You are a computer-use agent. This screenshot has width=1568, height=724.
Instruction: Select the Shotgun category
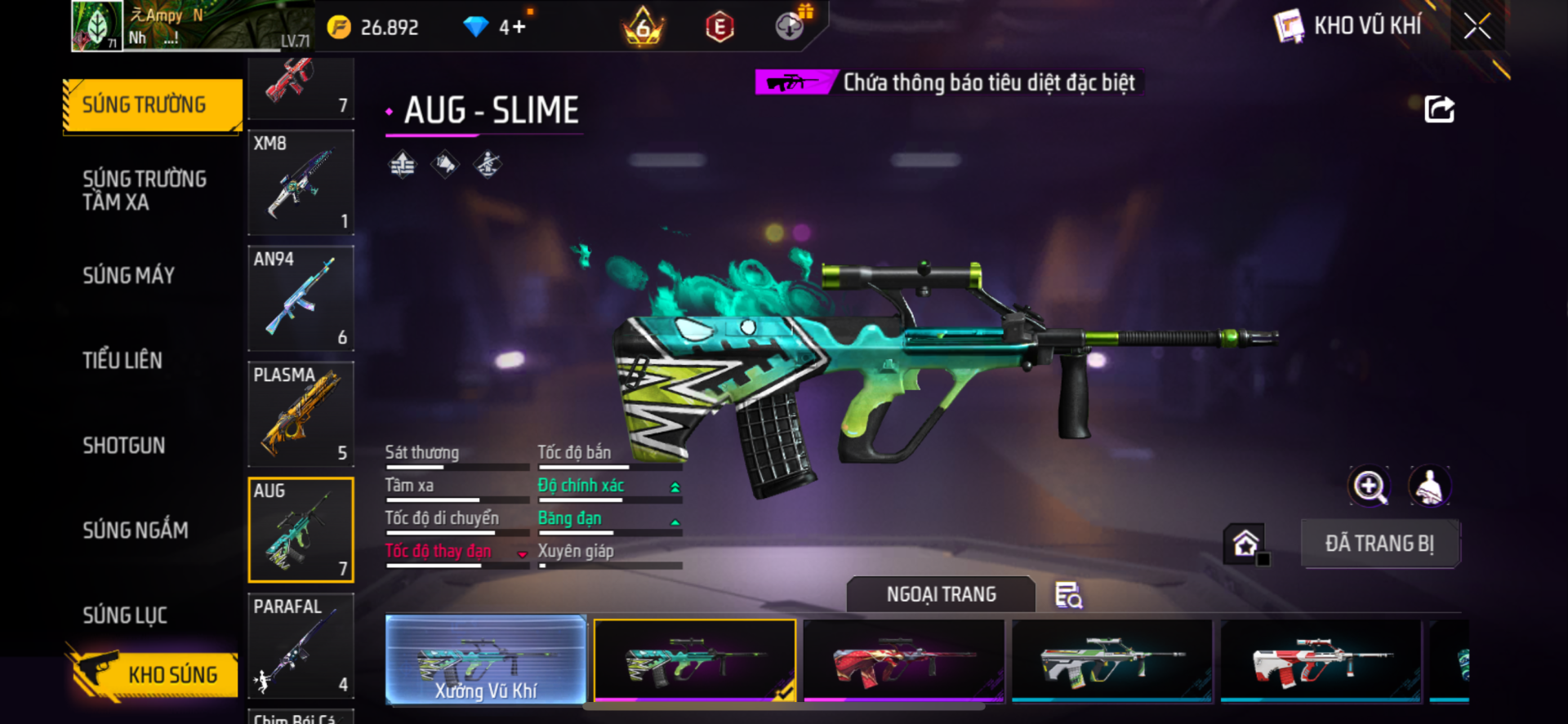pyautogui.click(x=124, y=446)
